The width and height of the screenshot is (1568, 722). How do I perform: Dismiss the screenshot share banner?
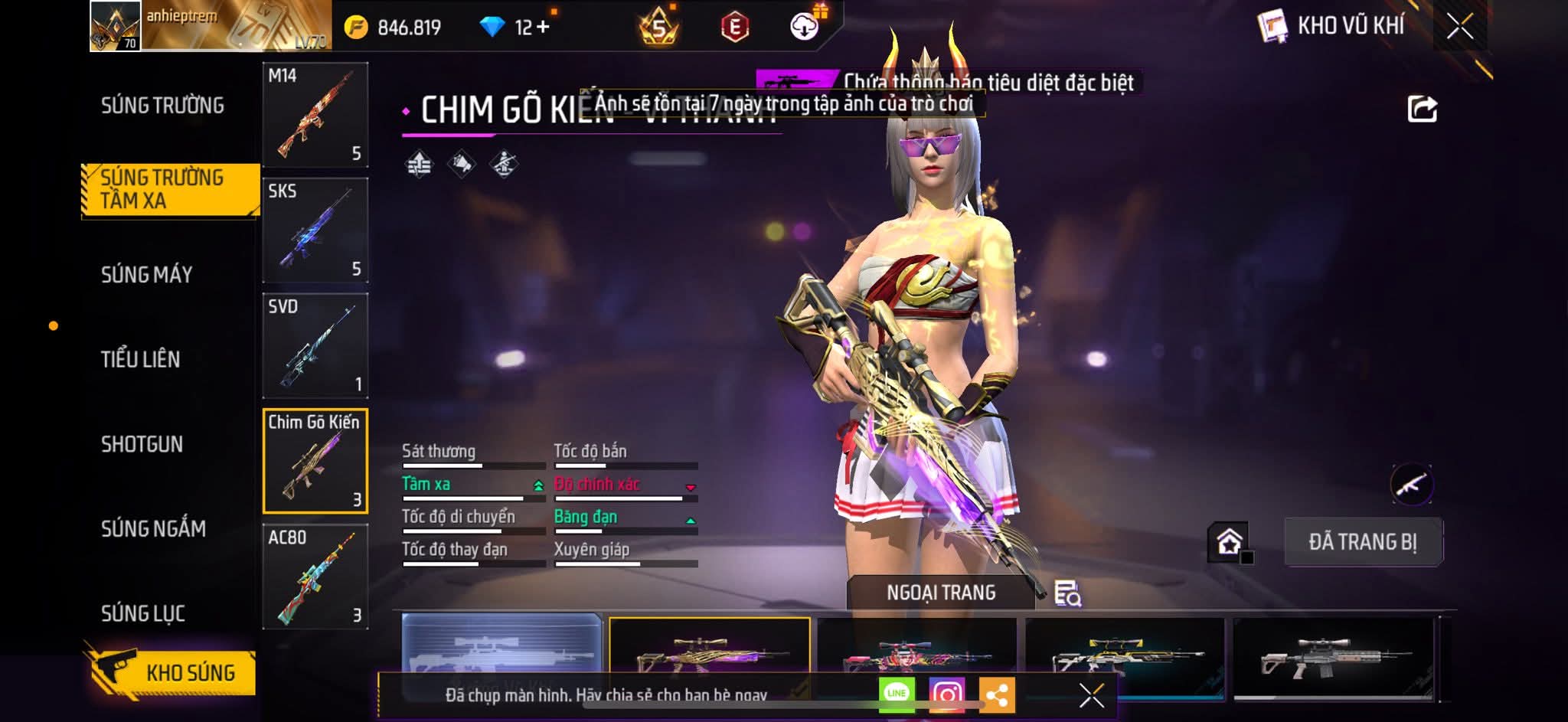tap(1091, 695)
